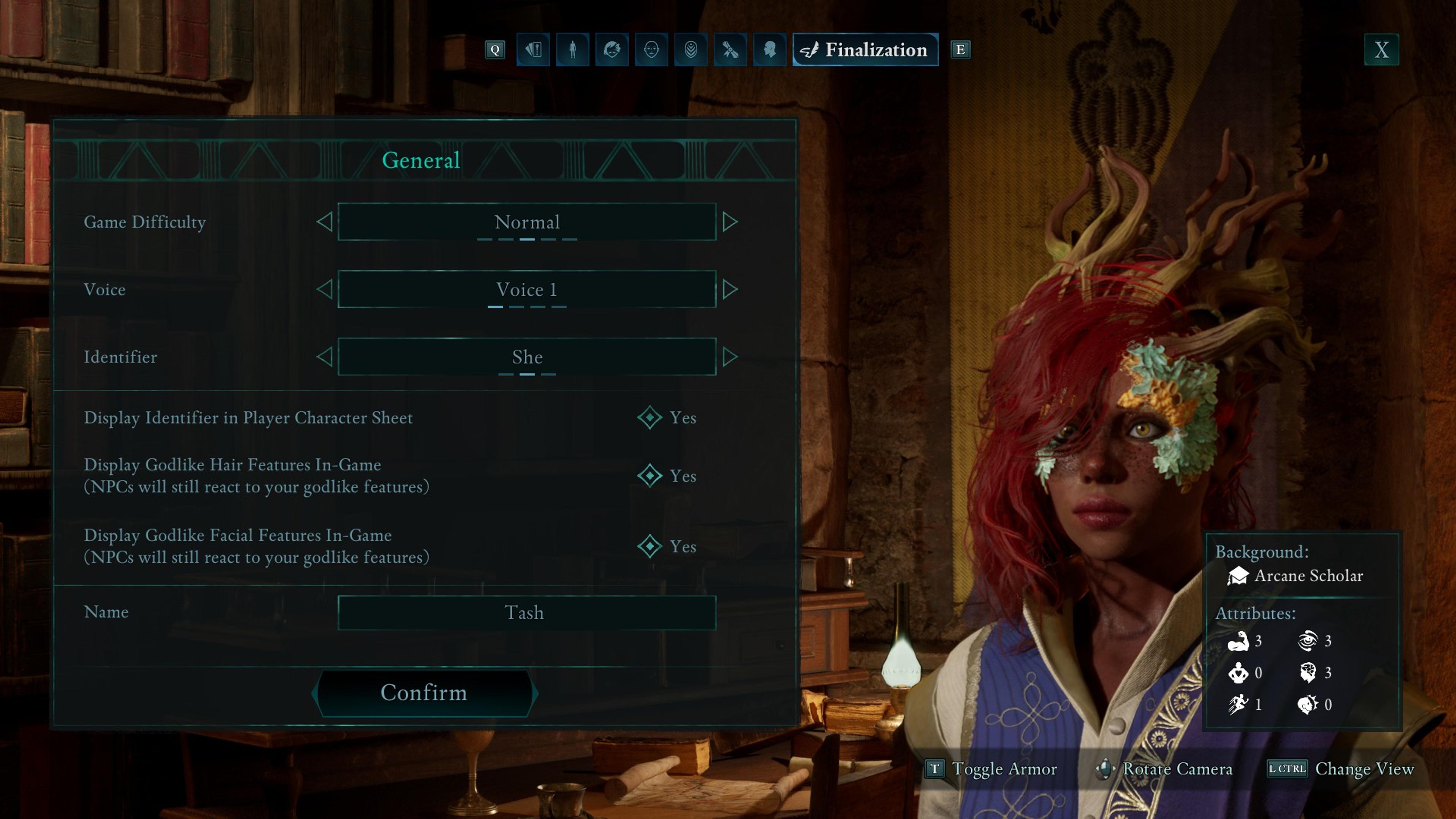Switch to the front-facing head tab
1456x819 pixels.
point(651,50)
